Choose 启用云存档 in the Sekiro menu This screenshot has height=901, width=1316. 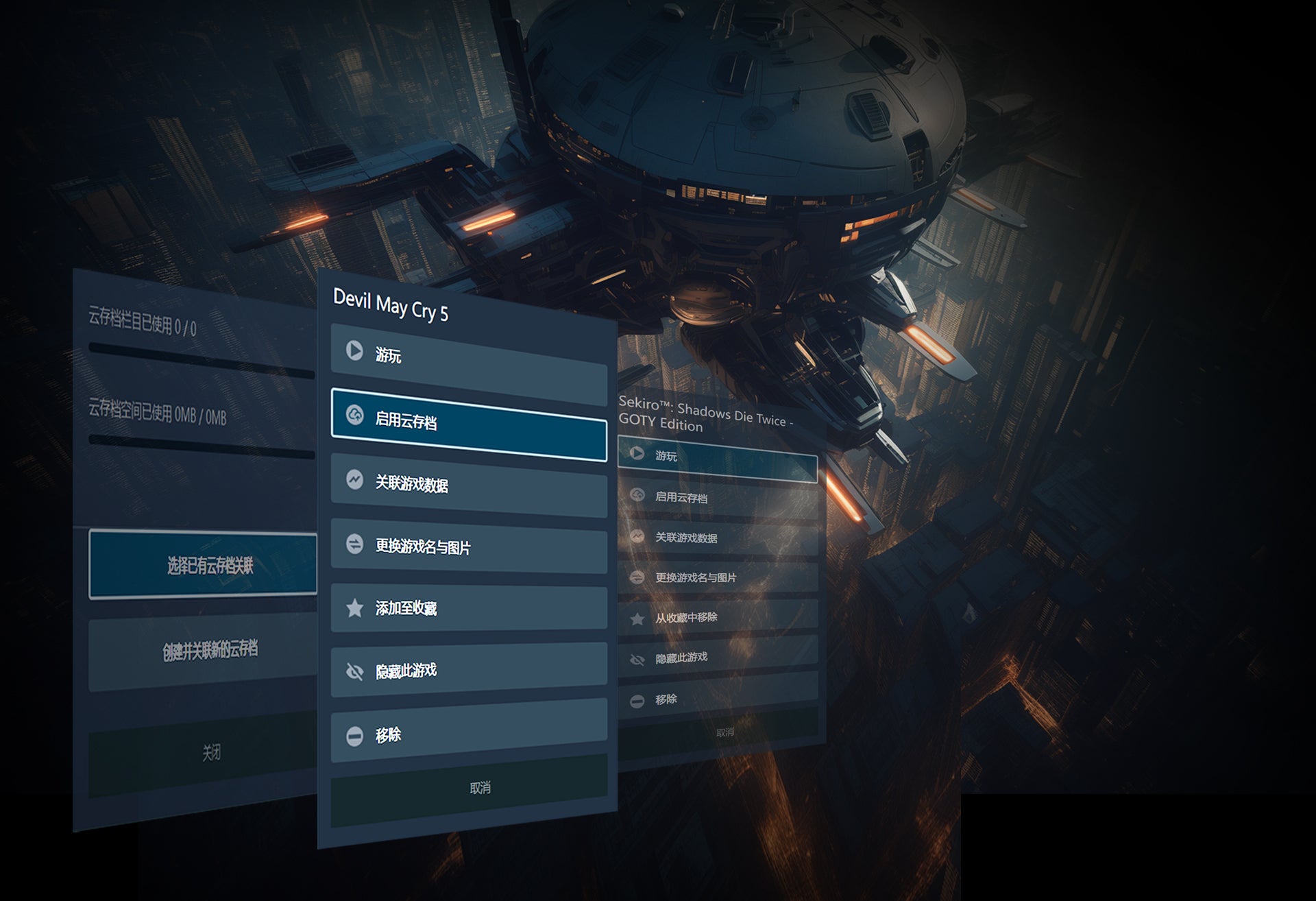click(x=717, y=498)
